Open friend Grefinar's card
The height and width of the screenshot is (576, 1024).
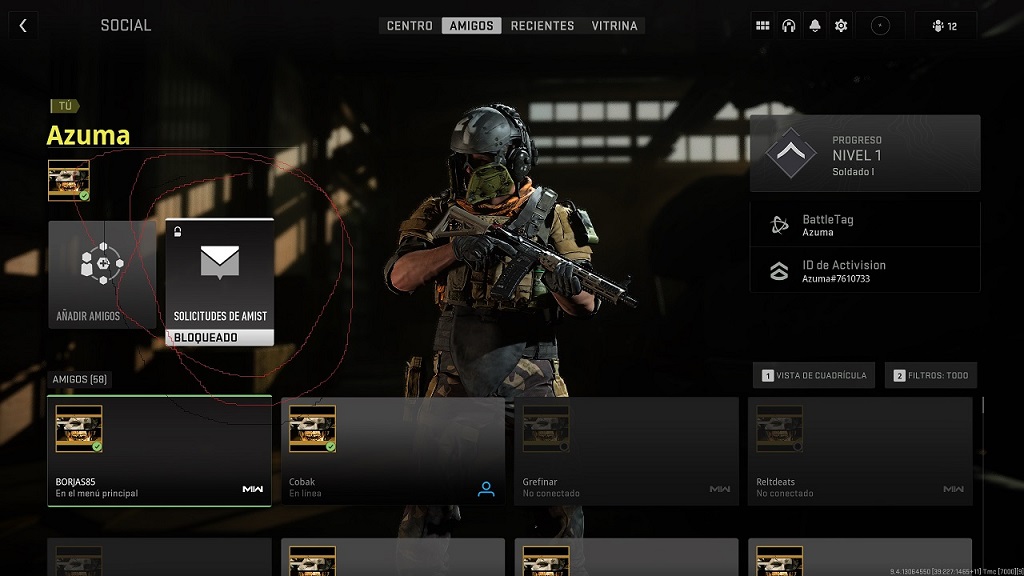point(626,451)
